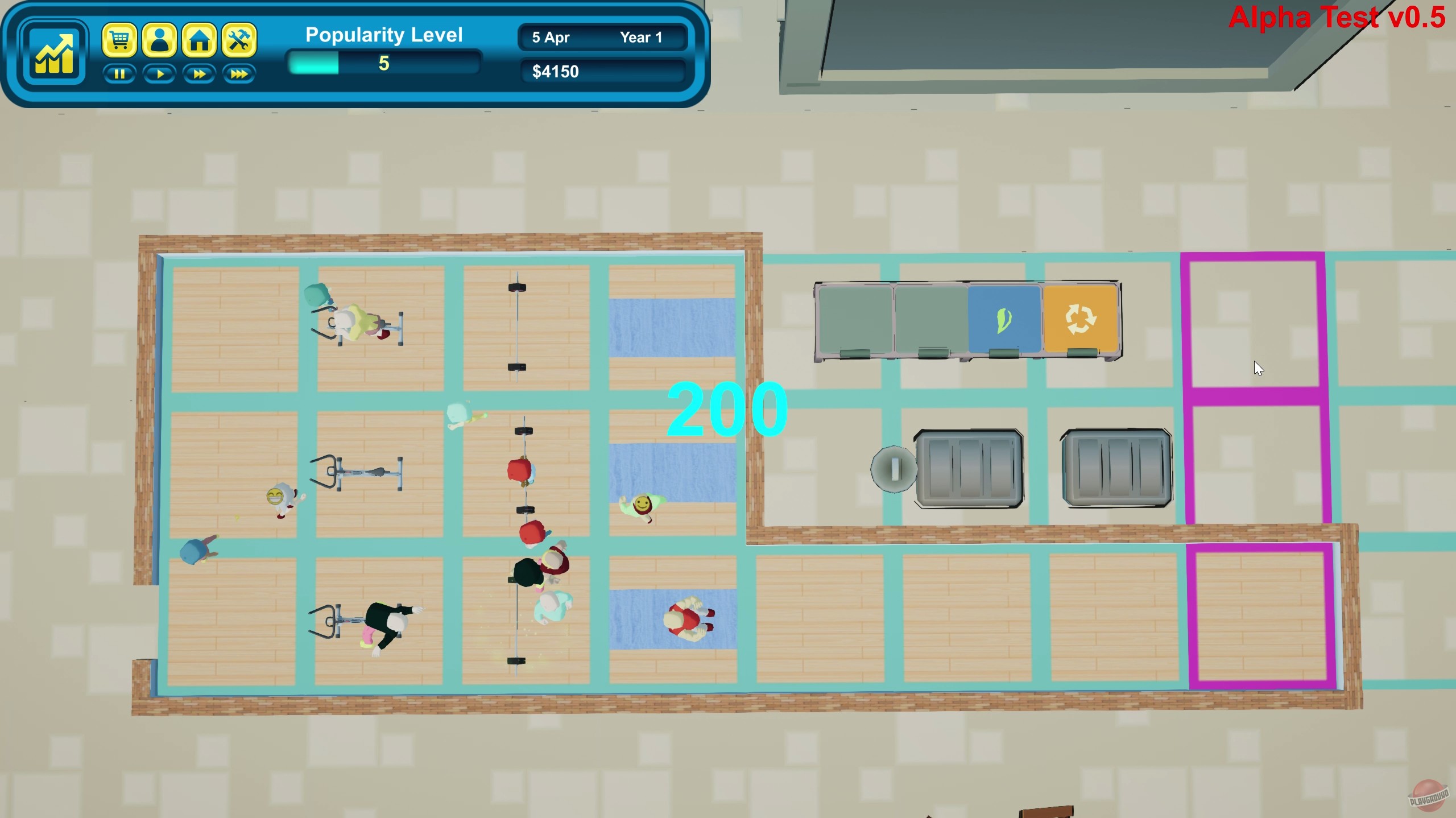Activate triple-speed fastest mode
This screenshot has width=1456, height=818.
[238, 74]
